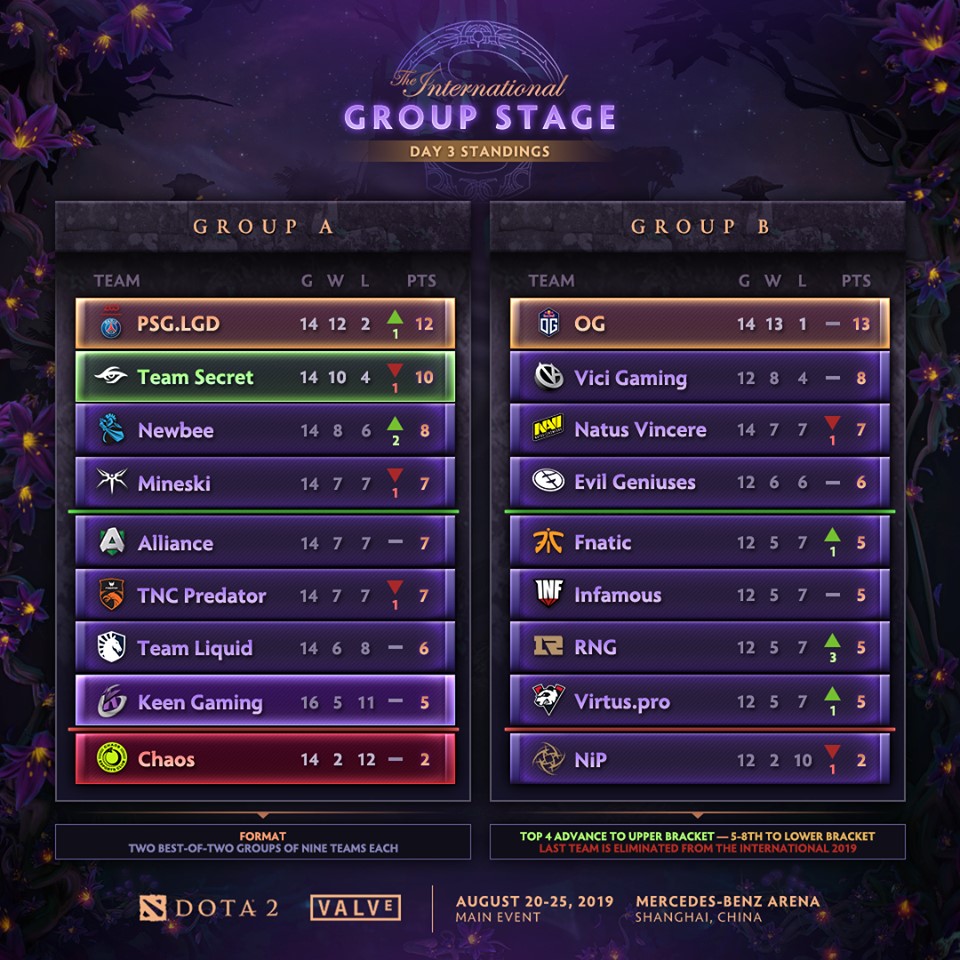Choose the NiP team row
Image resolution: width=960 pixels, height=960 pixels.
699,759
